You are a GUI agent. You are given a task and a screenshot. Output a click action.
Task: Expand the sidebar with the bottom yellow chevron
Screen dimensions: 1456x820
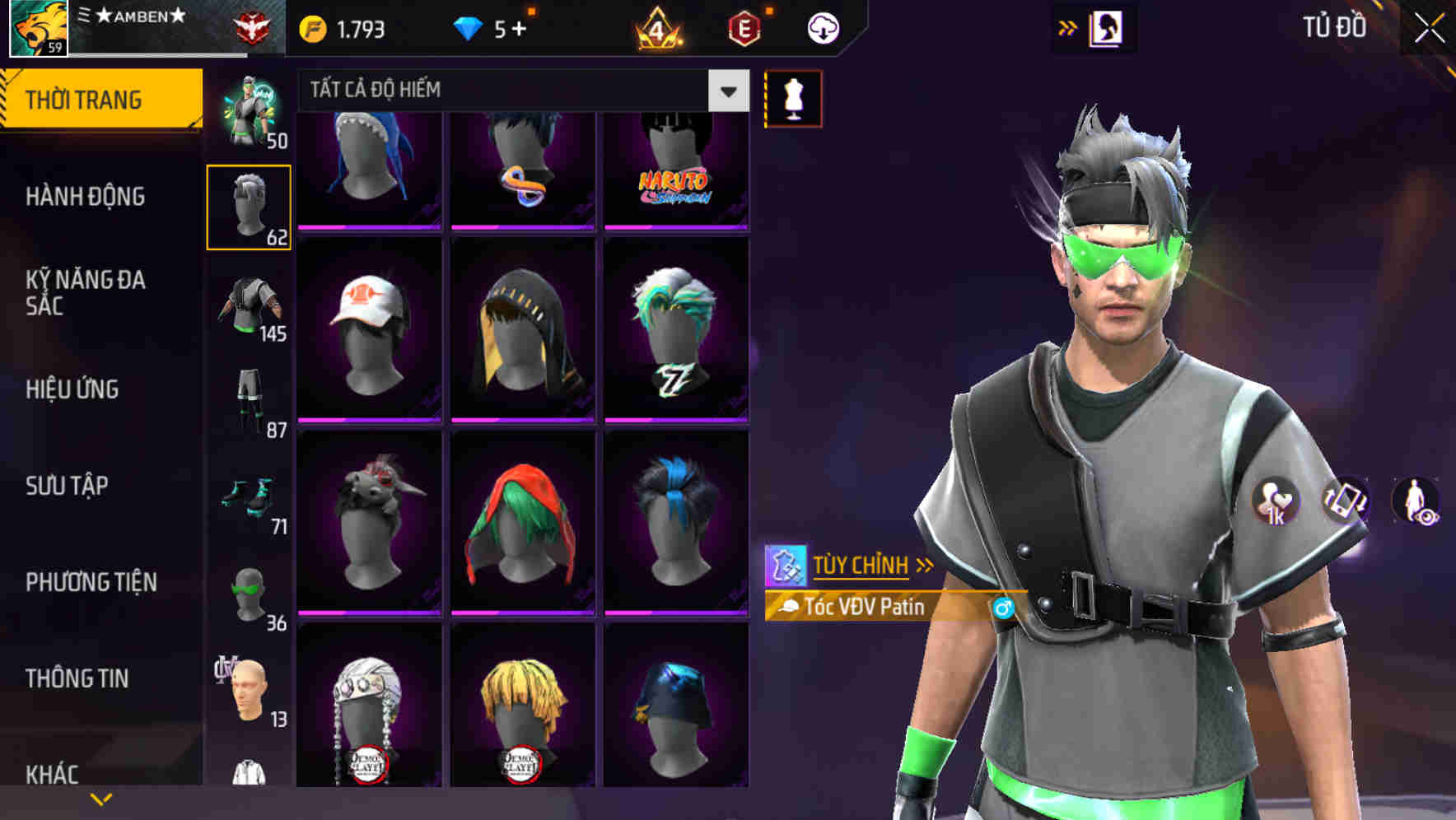pos(100,797)
